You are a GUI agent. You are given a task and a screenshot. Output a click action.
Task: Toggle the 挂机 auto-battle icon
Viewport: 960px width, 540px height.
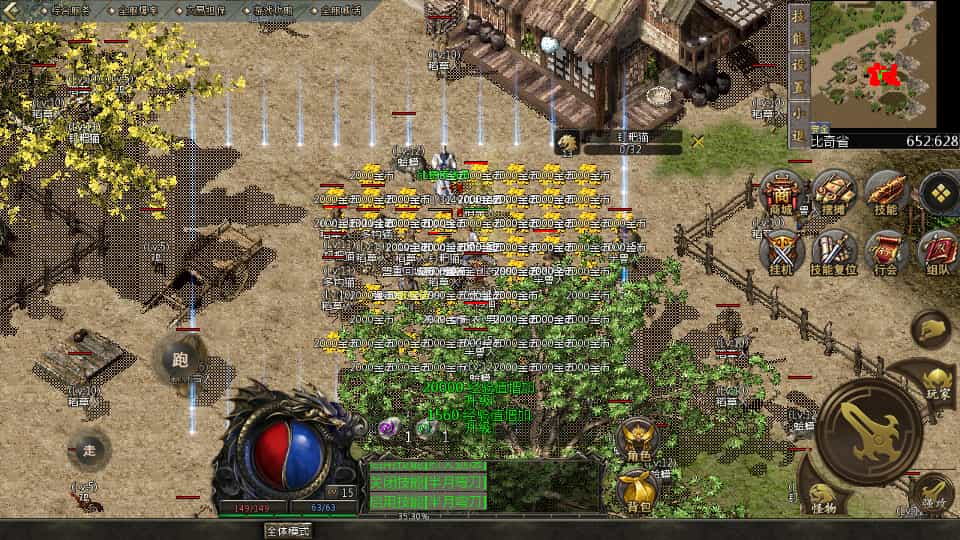(783, 249)
